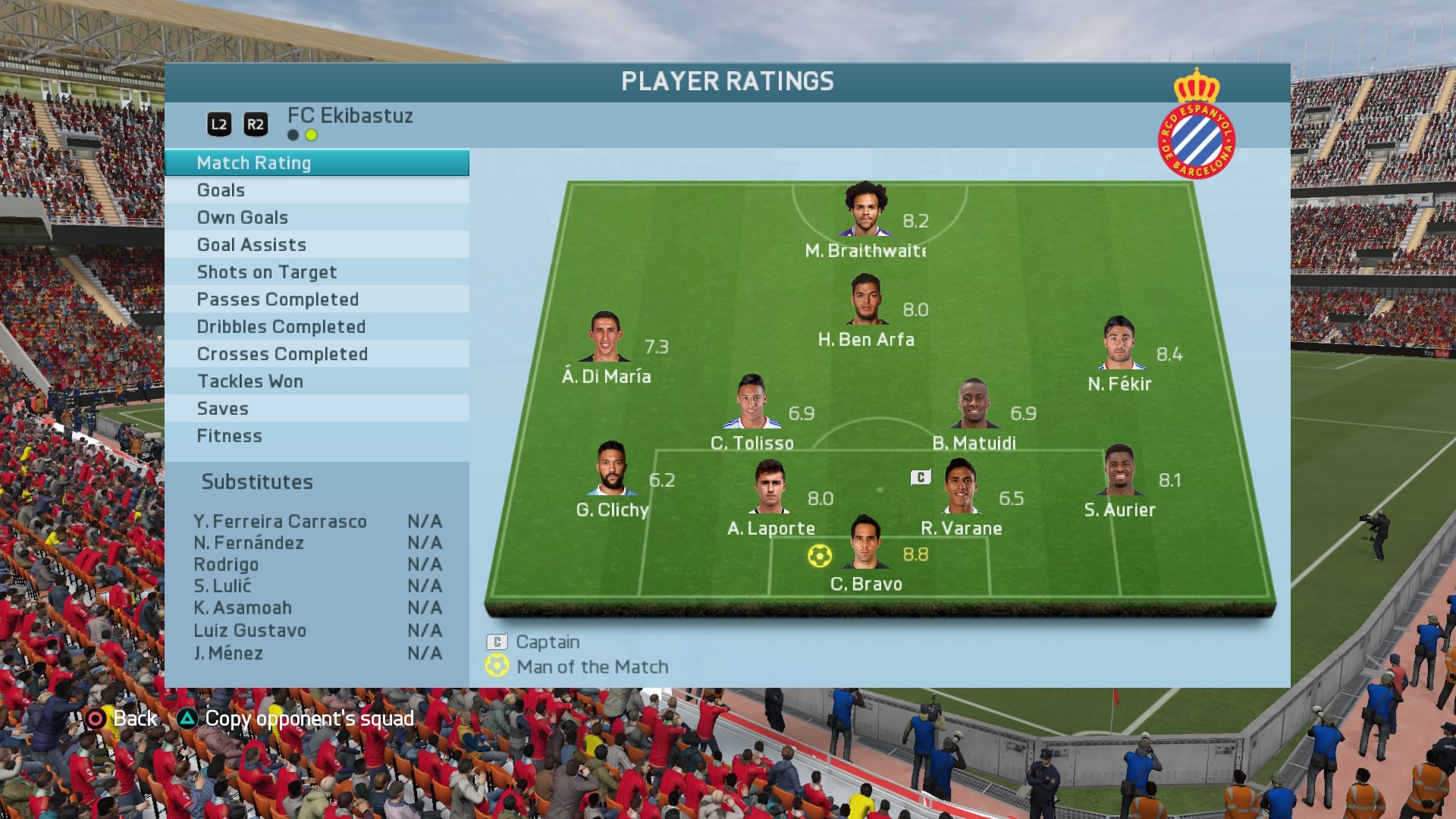The image size is (1456, 819).
Task: Select the Match Rating stat entry
Action: point(316,163)
